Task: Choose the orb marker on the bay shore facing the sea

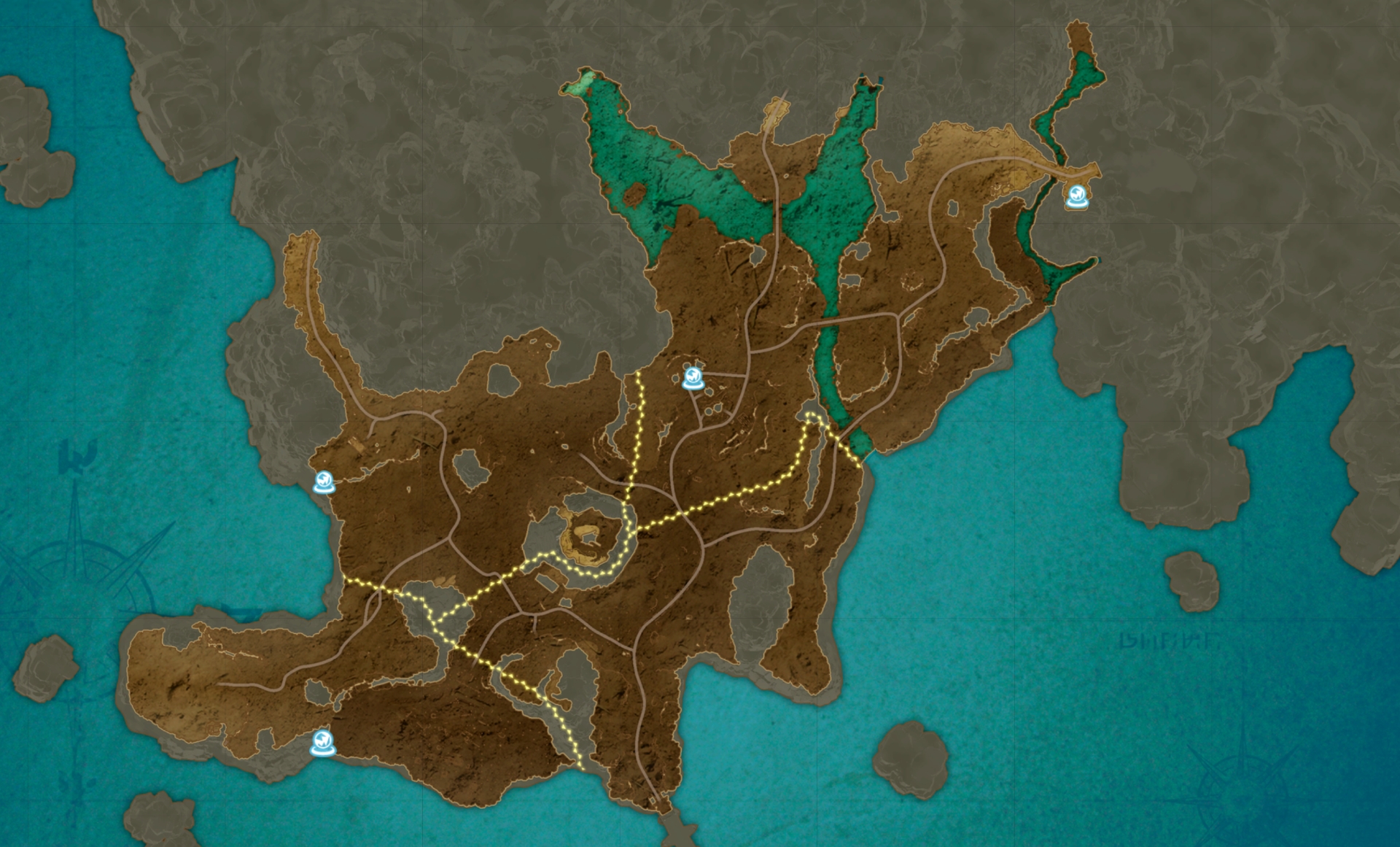Action: pyautogui.click(x=324, y=482)
